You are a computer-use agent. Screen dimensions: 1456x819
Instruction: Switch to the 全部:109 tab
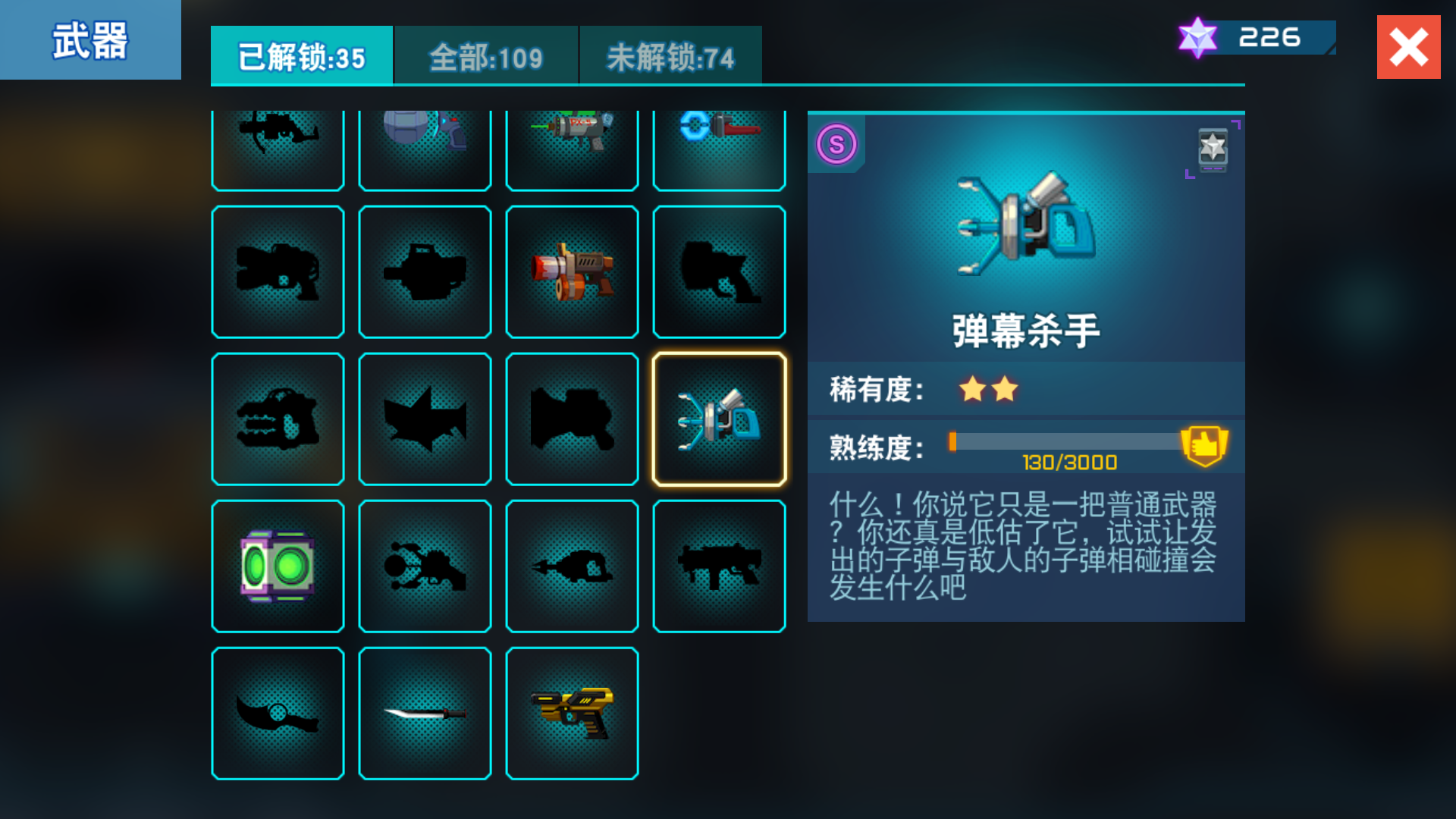click(485, 55)
